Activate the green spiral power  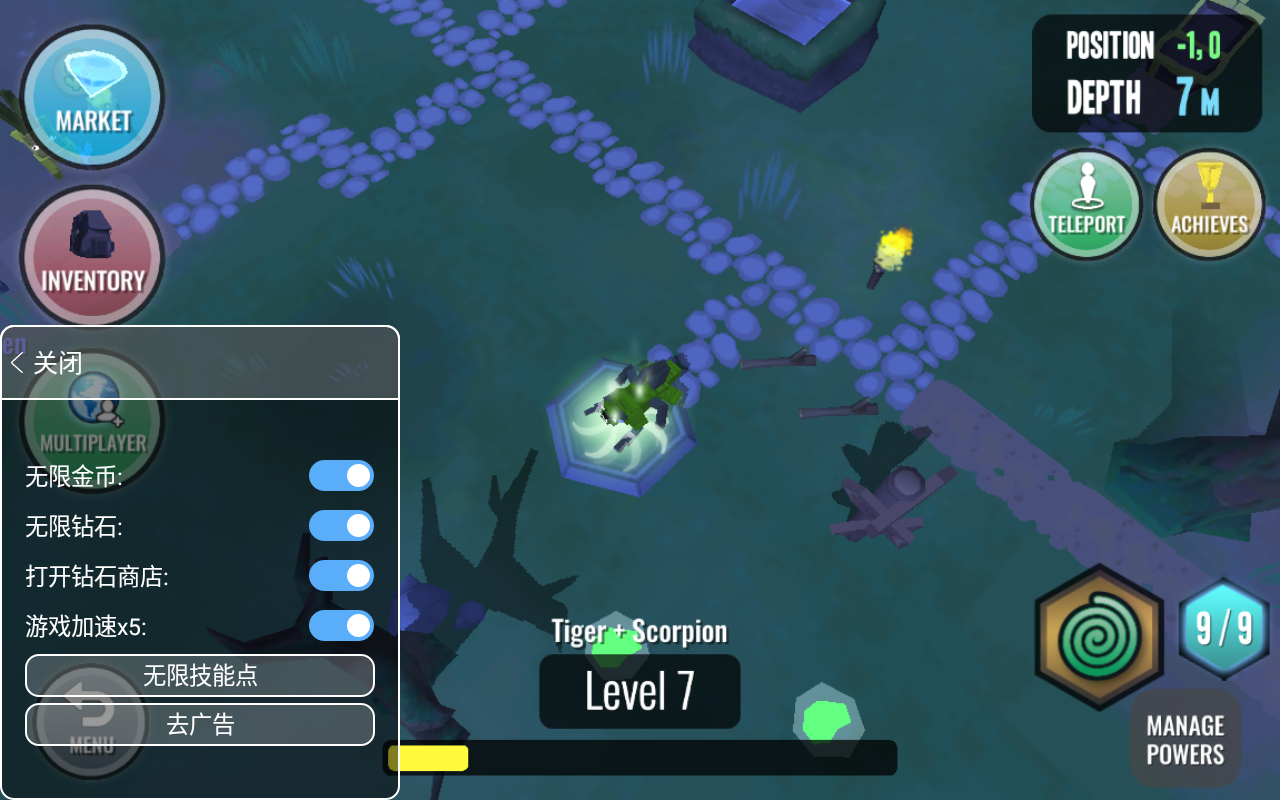click(1099, 637)
